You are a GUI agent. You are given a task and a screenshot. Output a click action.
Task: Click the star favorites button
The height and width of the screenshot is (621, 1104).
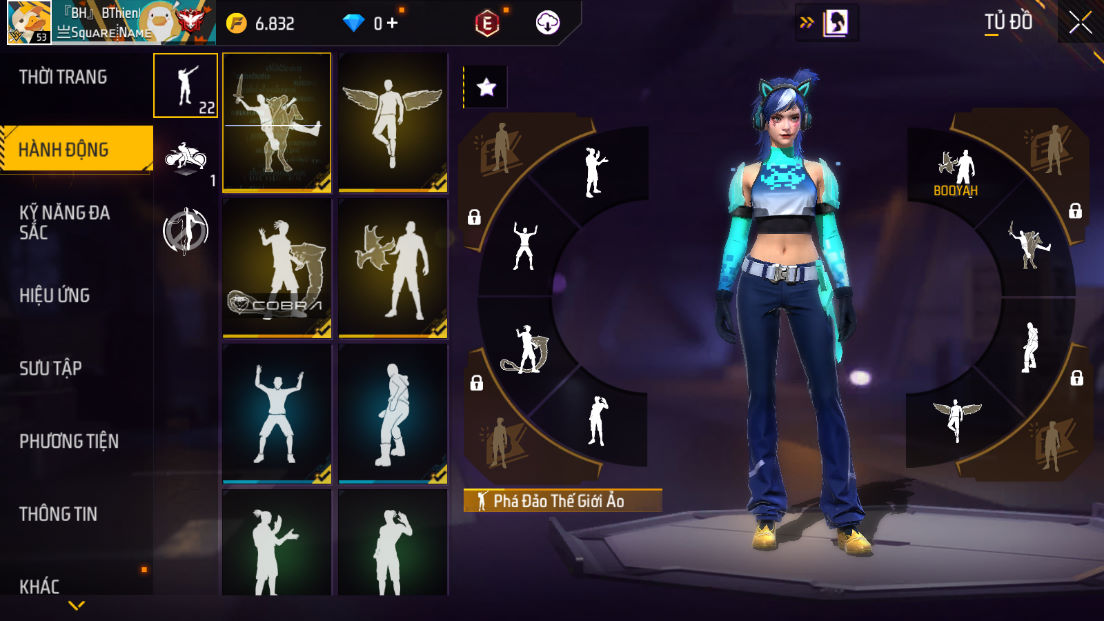tap(486, 88)
